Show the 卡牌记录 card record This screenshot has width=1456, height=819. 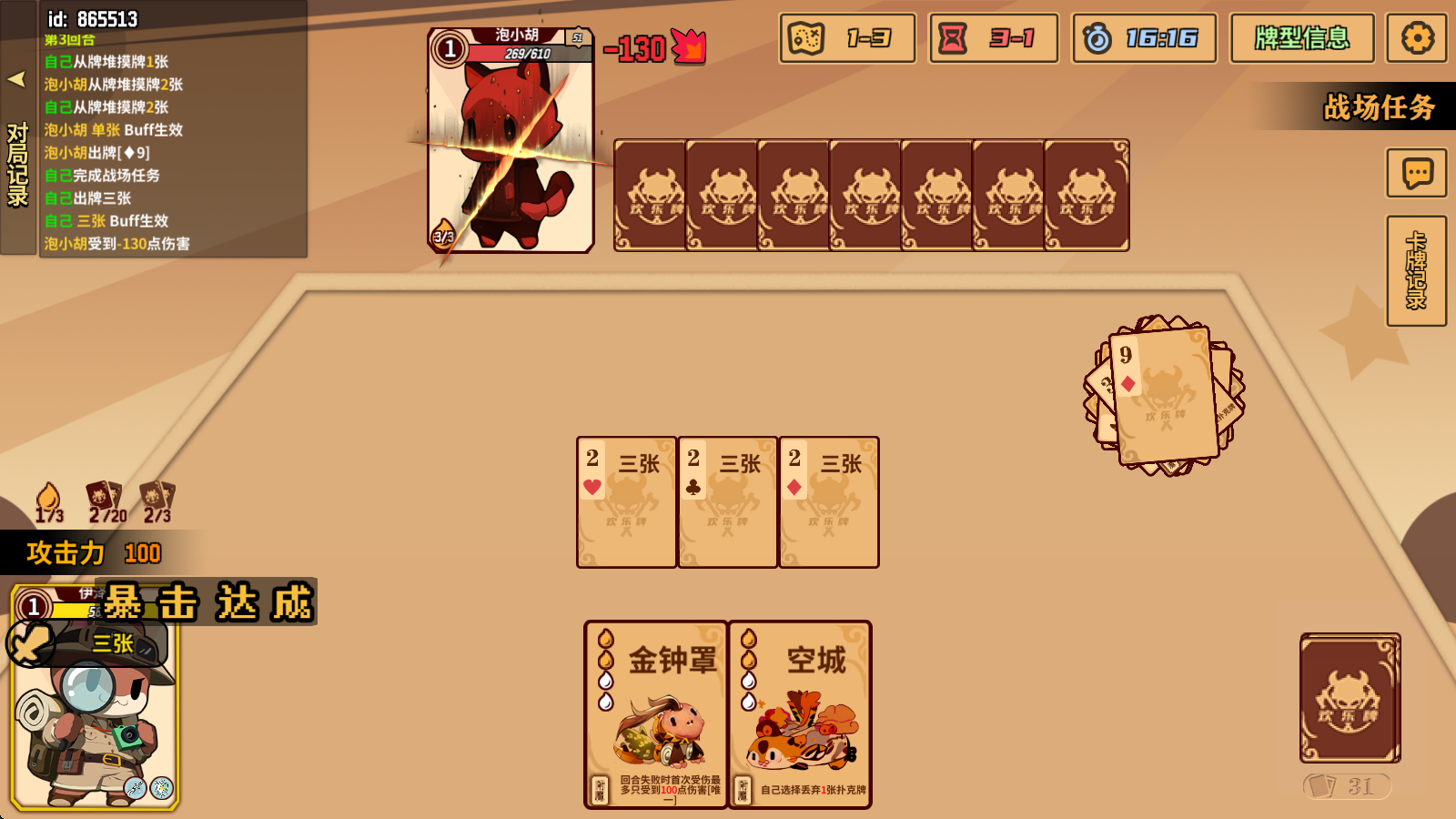[x=1416, y=270]
